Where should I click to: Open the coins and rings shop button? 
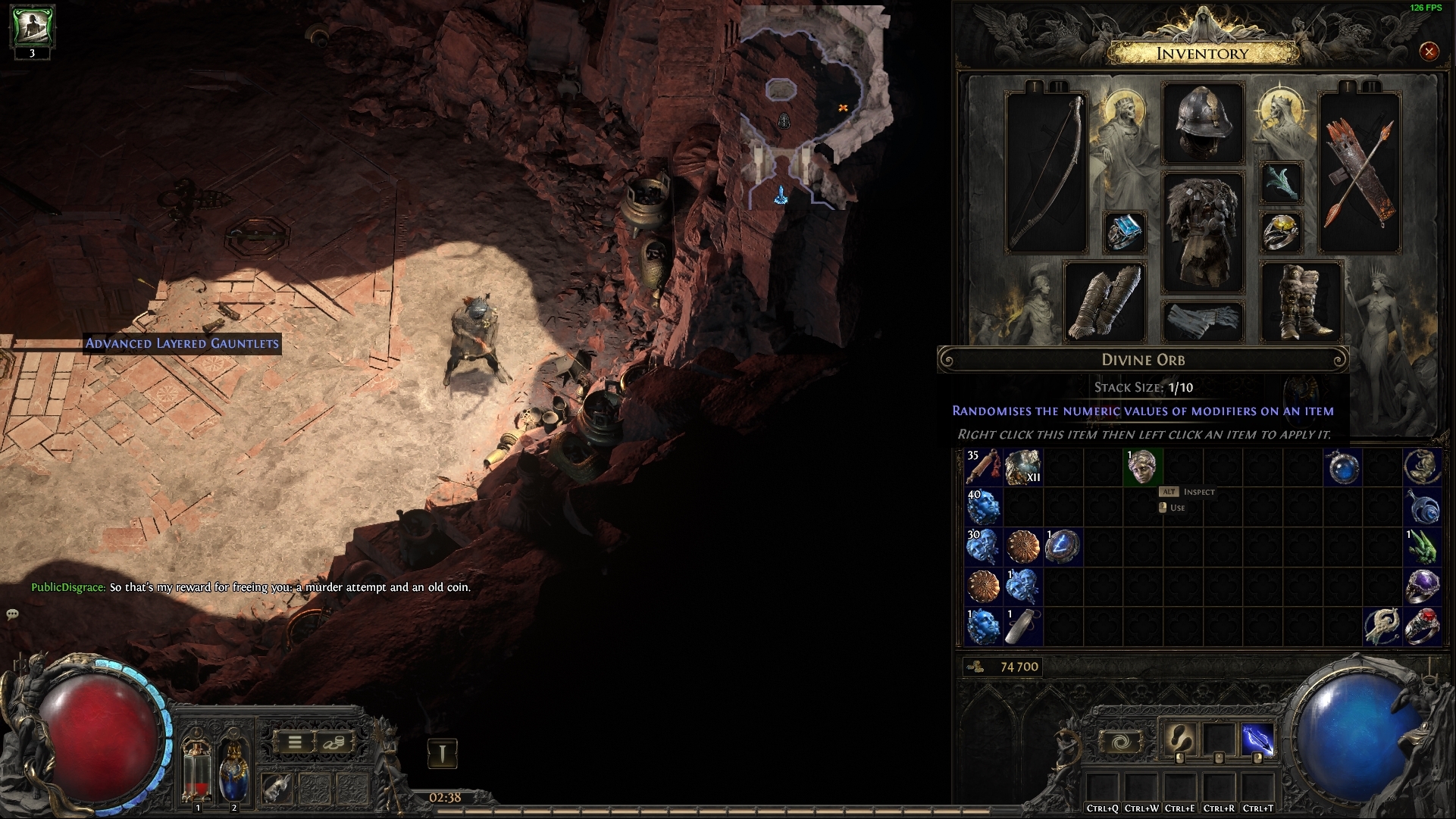point(333,742)
